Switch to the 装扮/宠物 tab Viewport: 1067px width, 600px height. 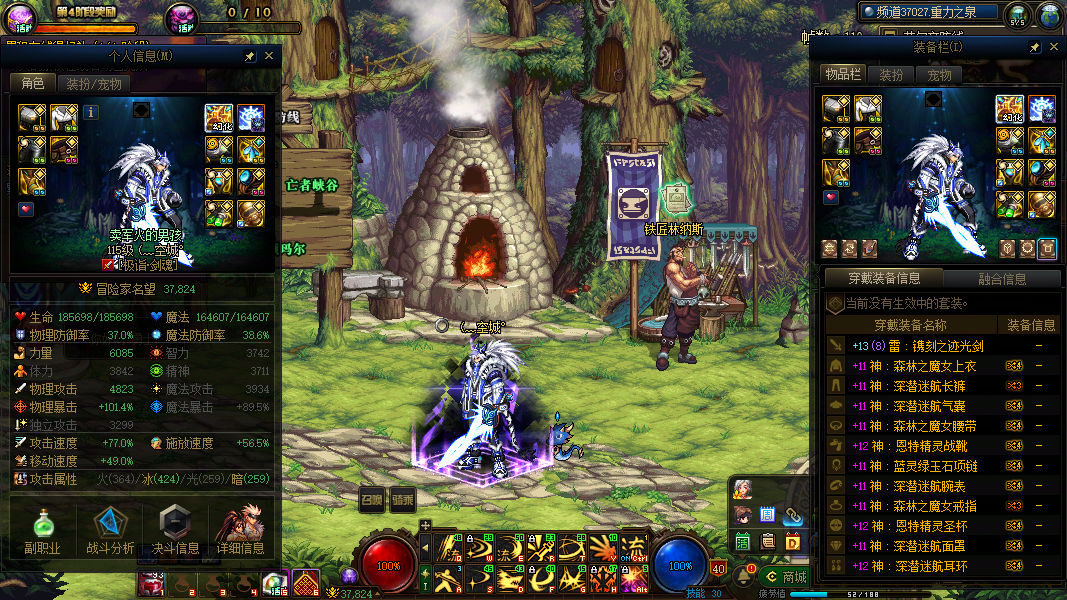93,84
